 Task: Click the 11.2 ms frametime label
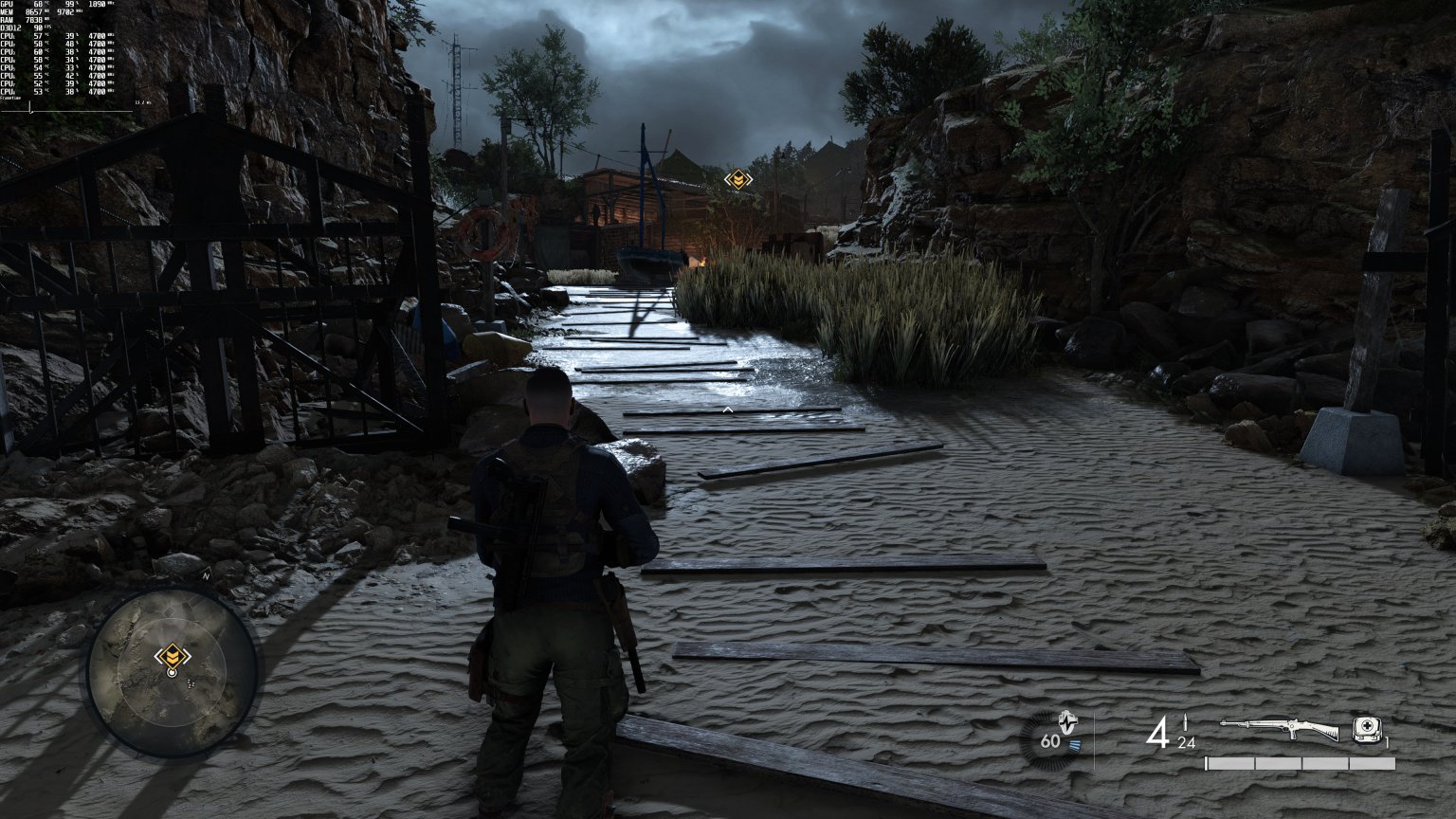(143, 102)
